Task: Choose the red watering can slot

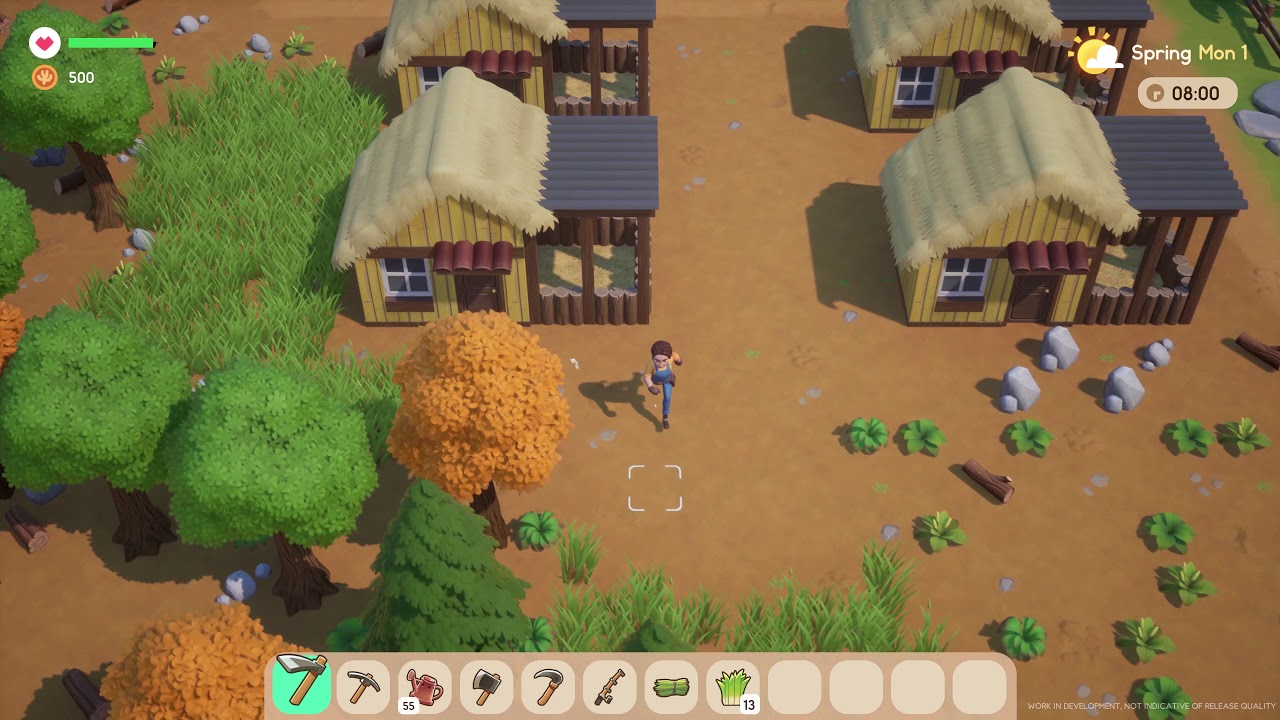Action: (425, 687)
